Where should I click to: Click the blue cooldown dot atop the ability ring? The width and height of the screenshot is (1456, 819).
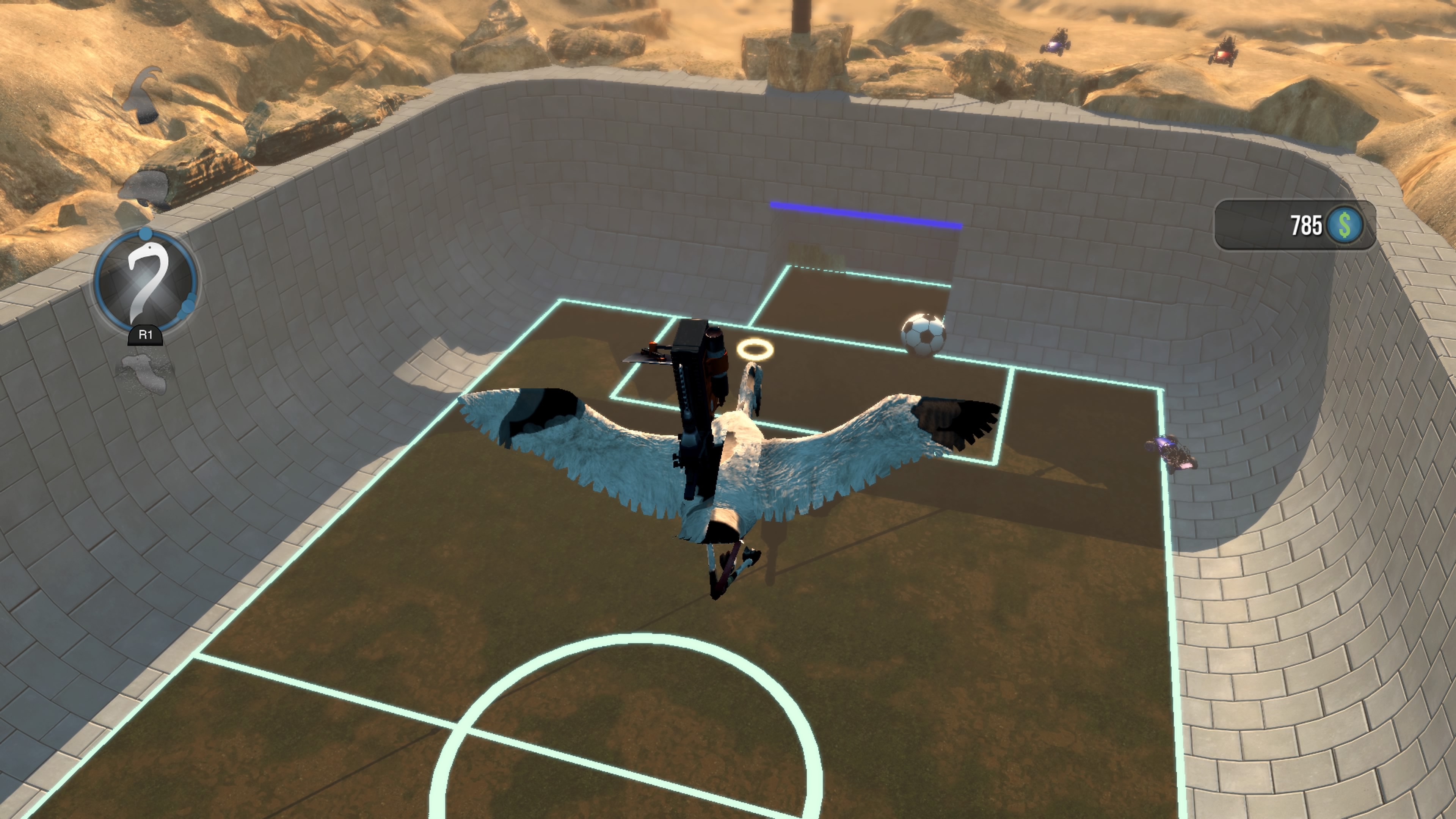pyautogui.click(x=145, y=234)
